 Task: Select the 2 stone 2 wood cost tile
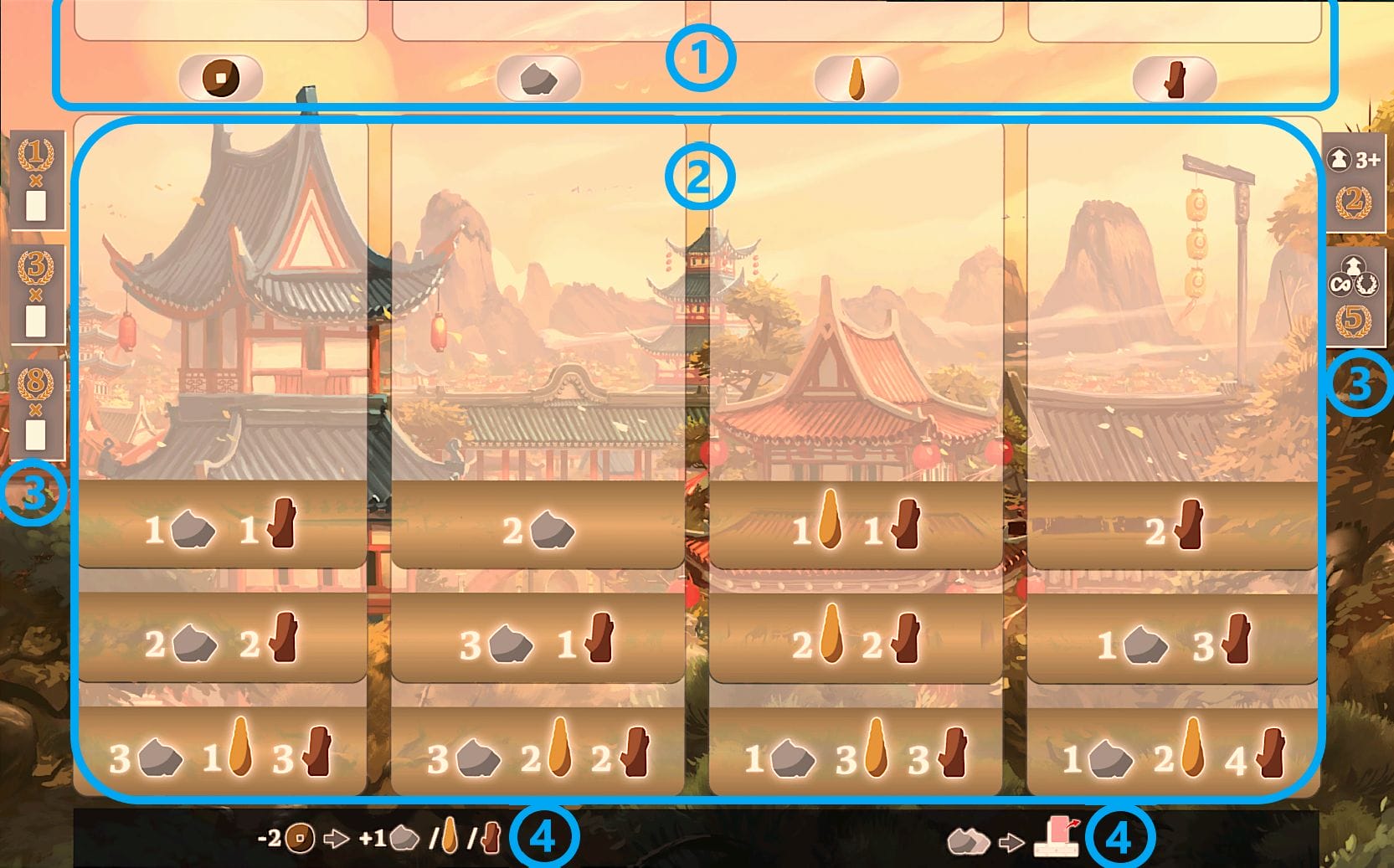222,642
